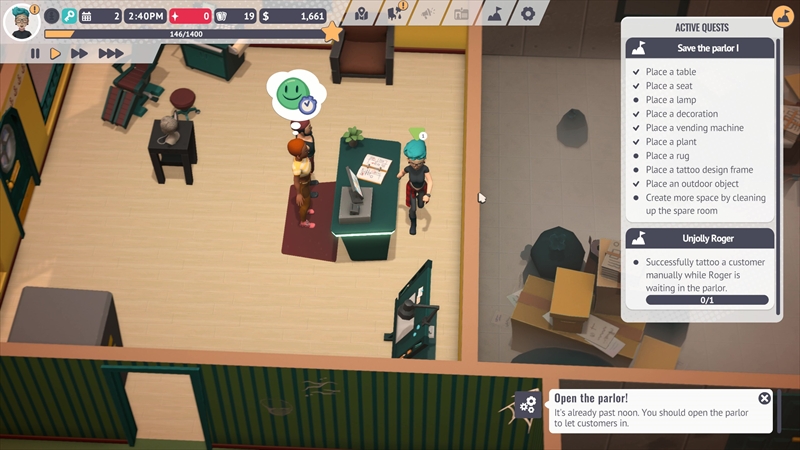Set game speed to normal play
Screen dimensions: 800x450
point(56,53)
